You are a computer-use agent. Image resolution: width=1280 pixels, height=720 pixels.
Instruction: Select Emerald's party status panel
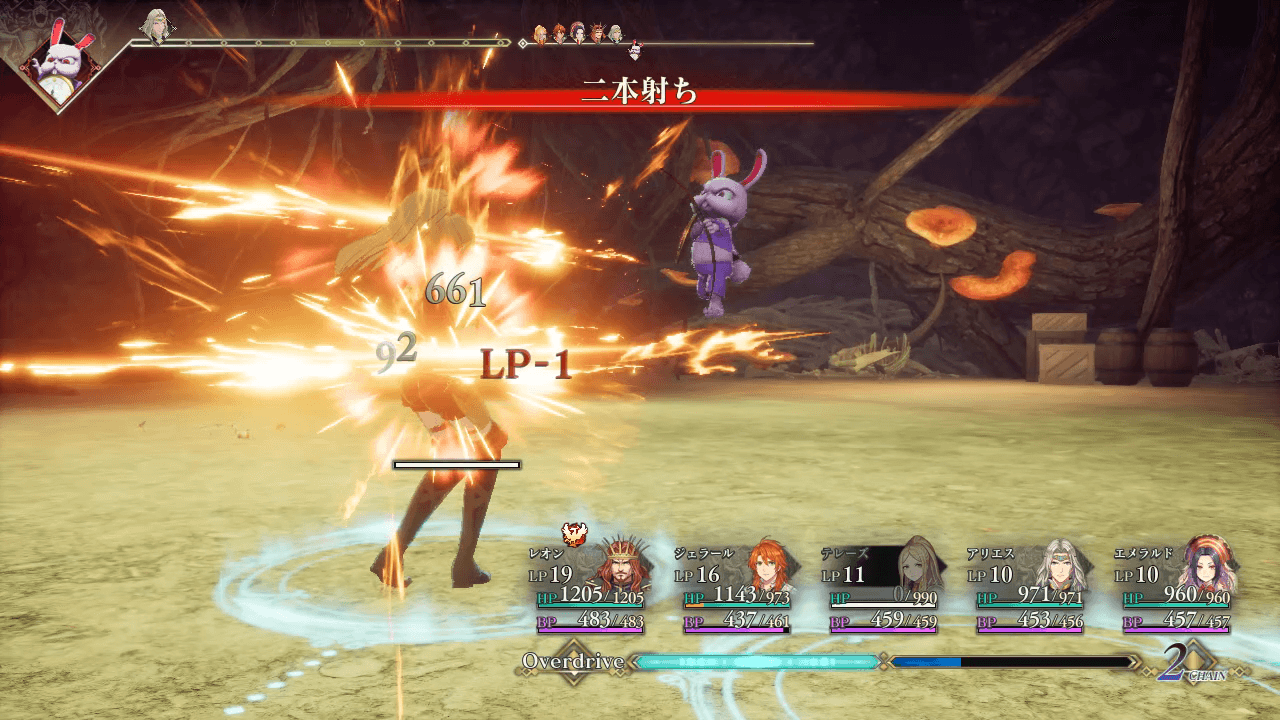point(1176,590)
